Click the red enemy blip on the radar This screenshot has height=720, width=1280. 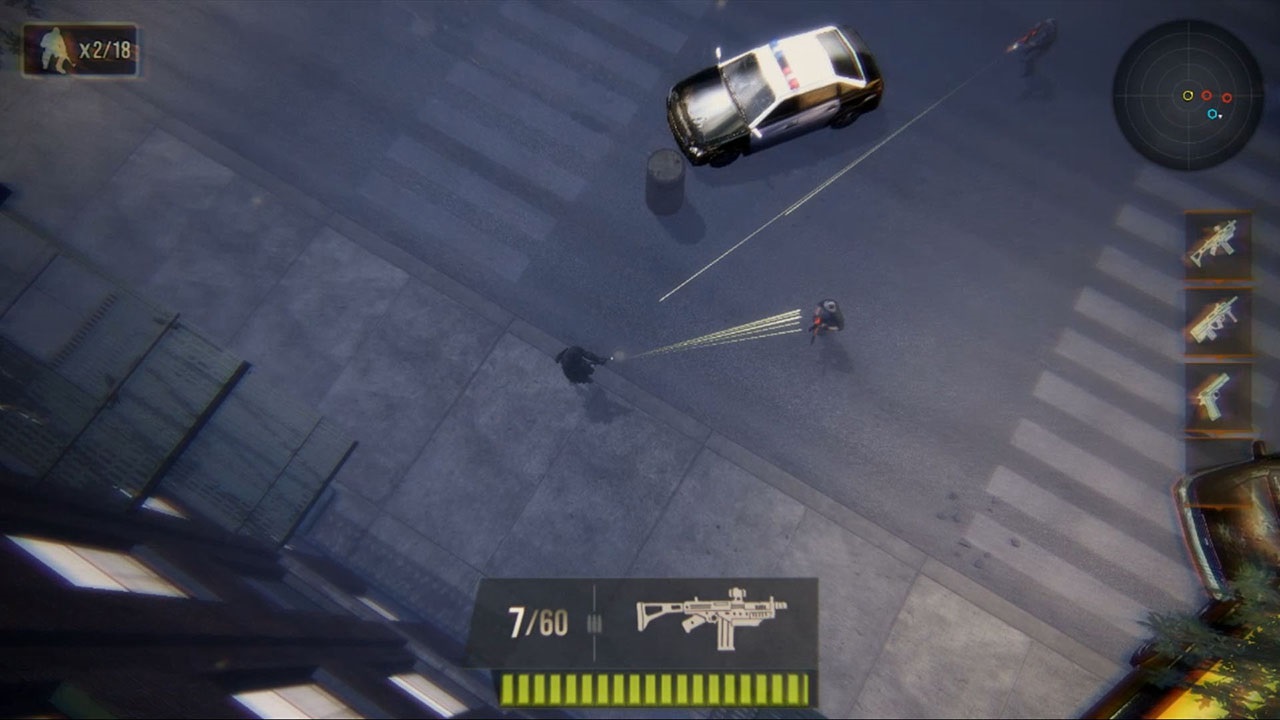click(1207, 96)
